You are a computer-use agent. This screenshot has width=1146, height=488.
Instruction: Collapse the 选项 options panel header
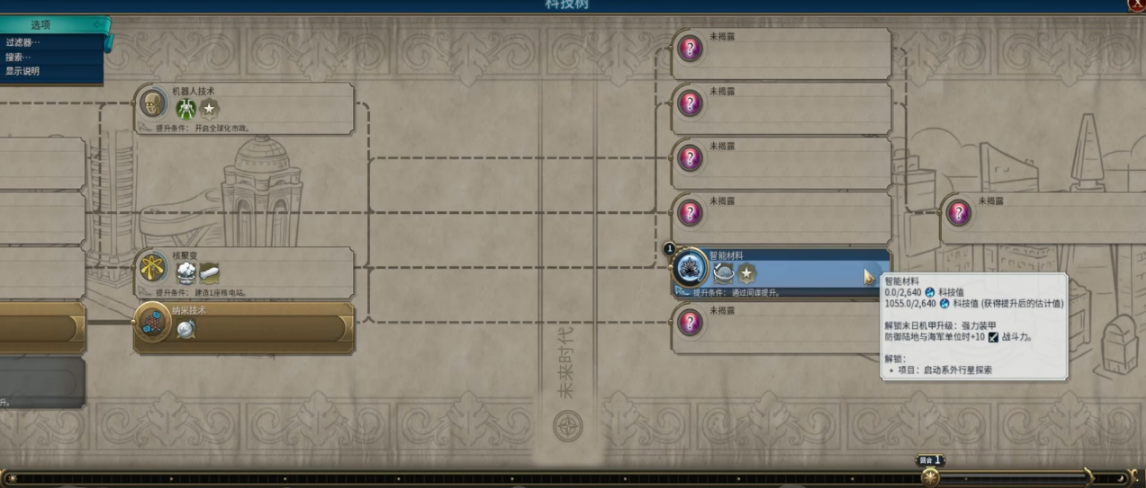click(55, 24)
